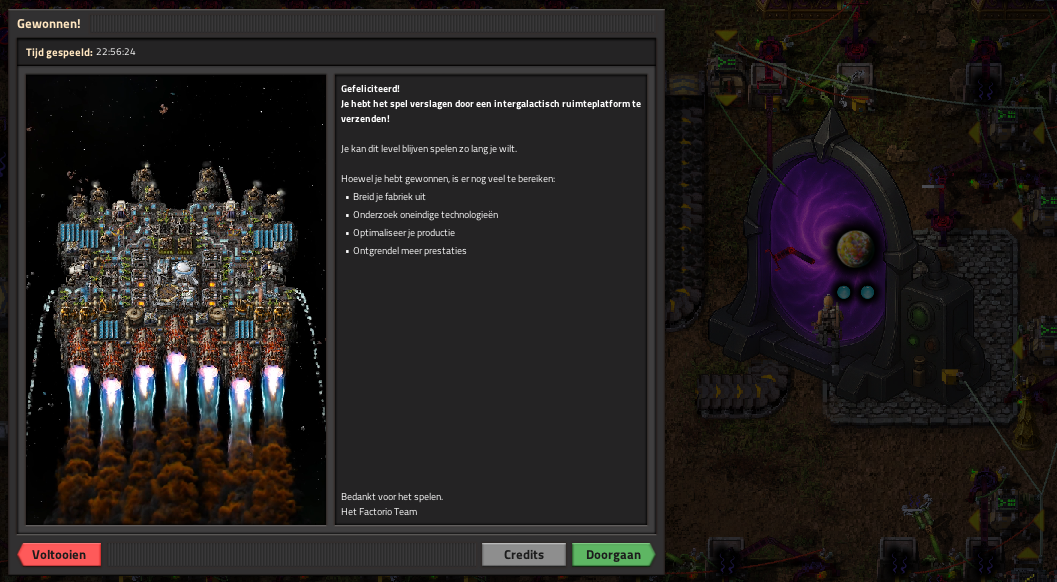Screen dimensions: 1057x582
Task: Open the Credits screen
Action: point(524,555)
